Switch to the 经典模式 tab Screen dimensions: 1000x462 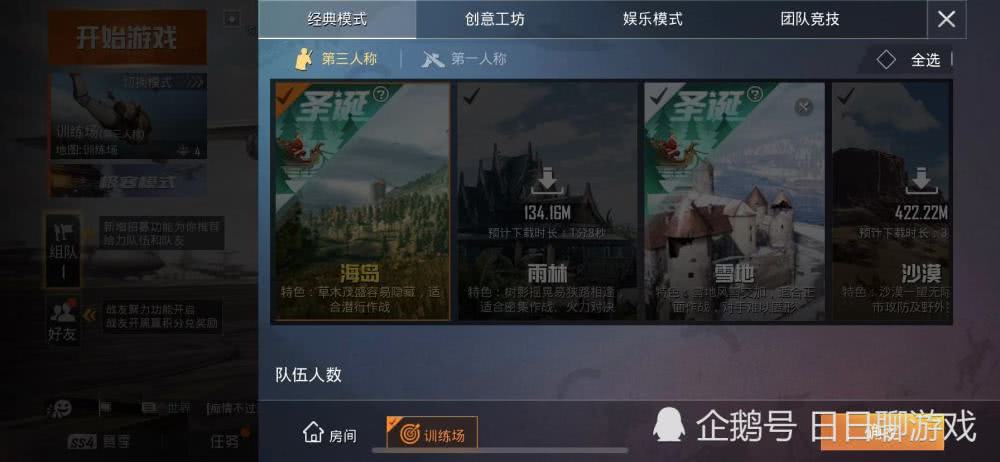coord(338,19)
